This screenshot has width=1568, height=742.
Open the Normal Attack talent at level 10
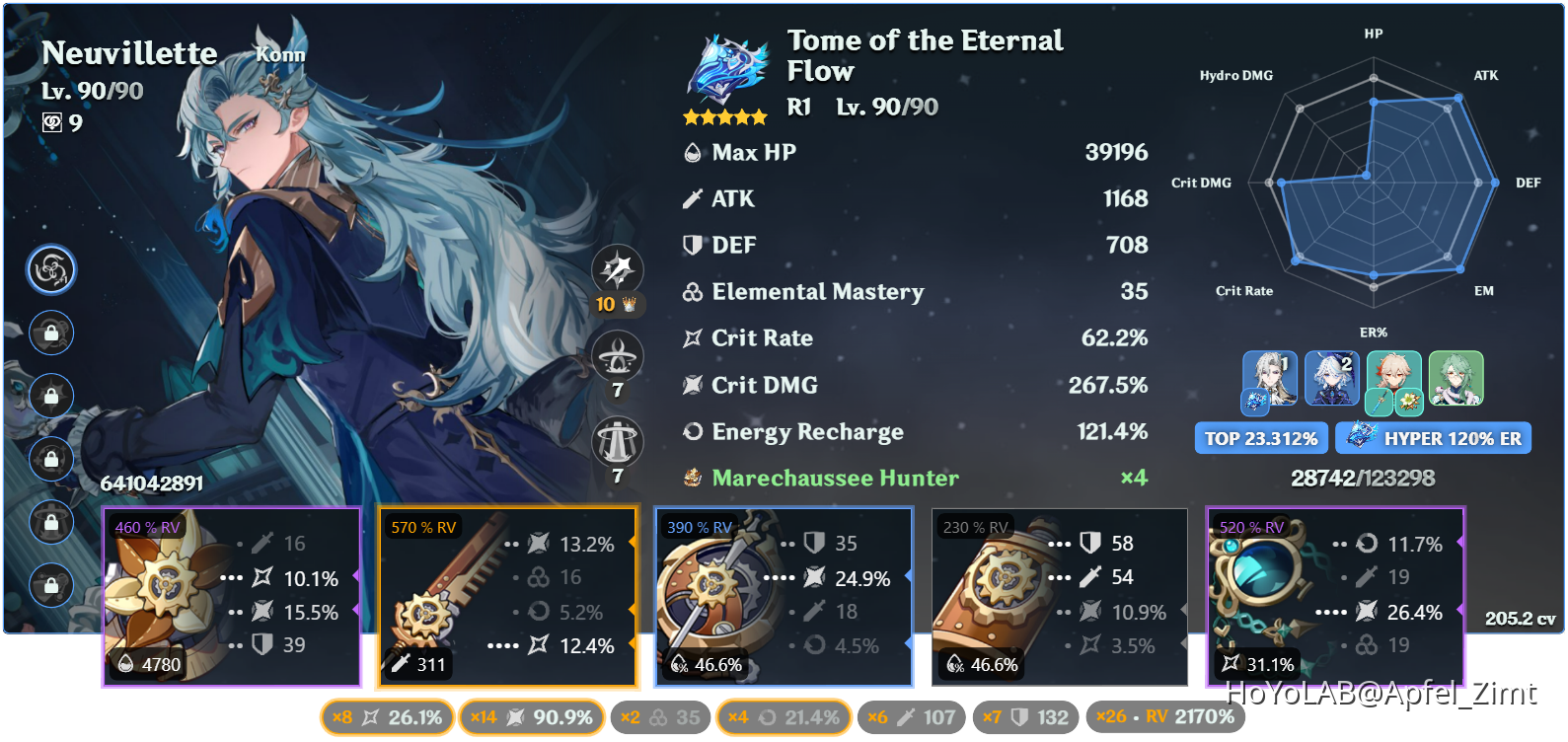click(617, 268)
